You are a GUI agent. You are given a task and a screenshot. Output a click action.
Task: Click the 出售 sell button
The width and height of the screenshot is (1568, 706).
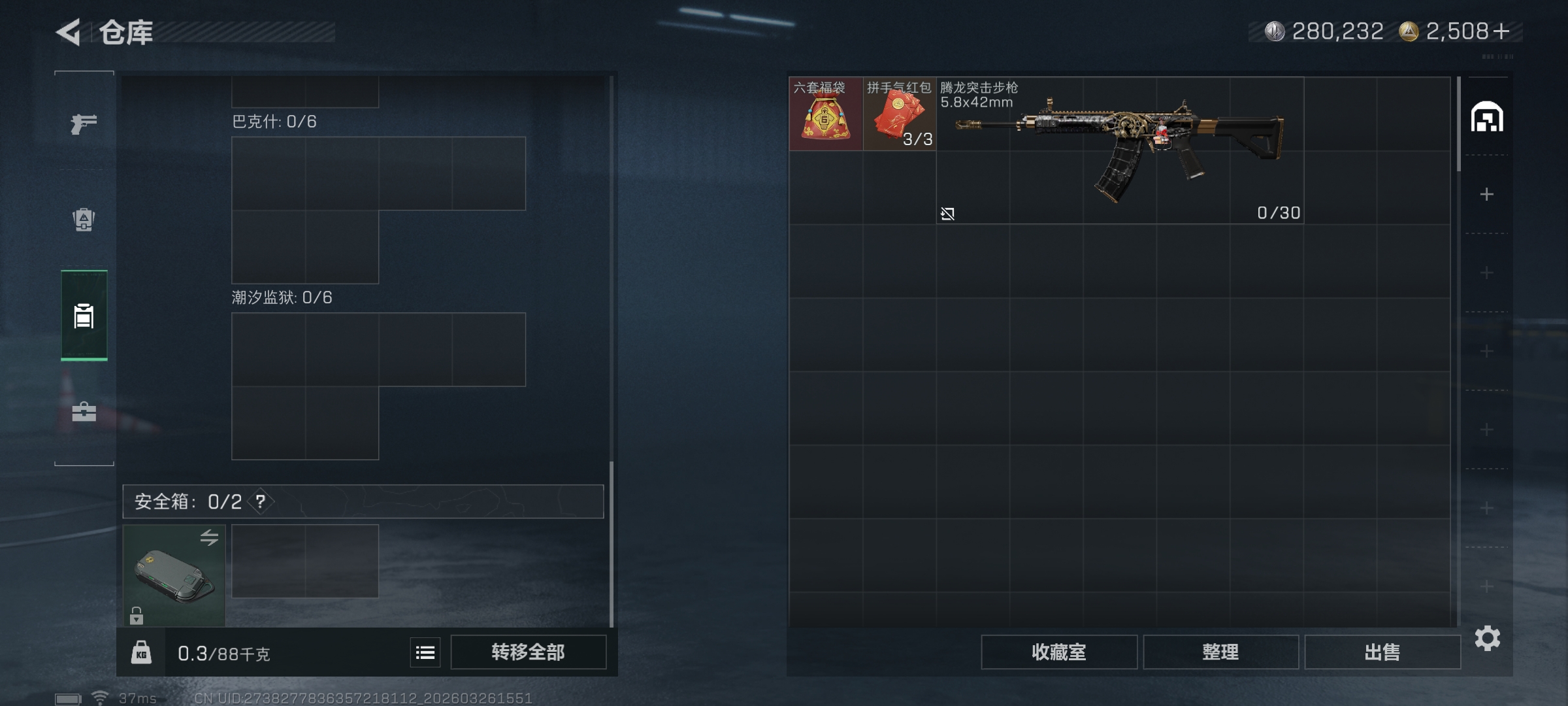click(x=1382, y=652)
